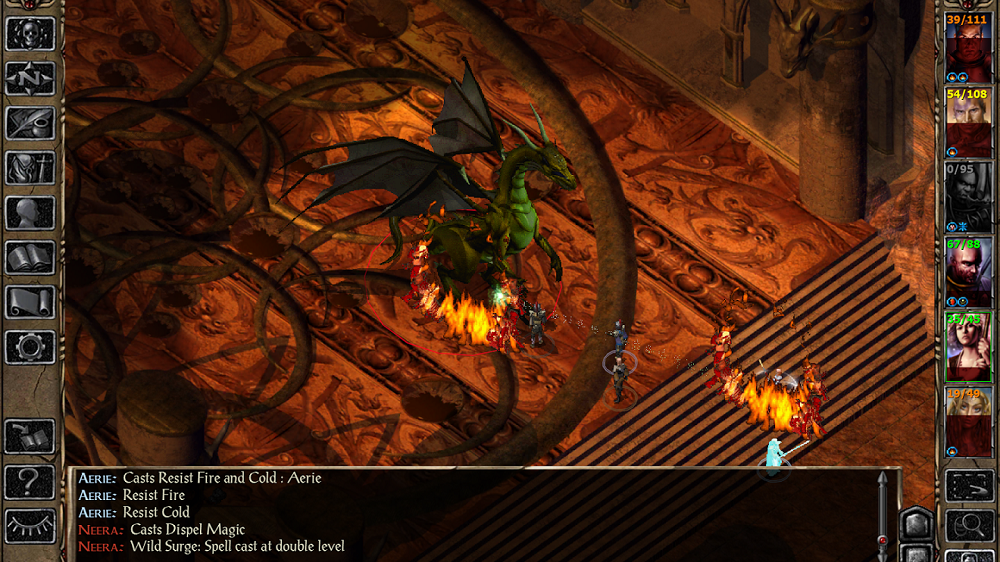Click the dialogue log scrollbar's red handle
The height and width of the screenshot is (562, 1000).
click(882, 541)
